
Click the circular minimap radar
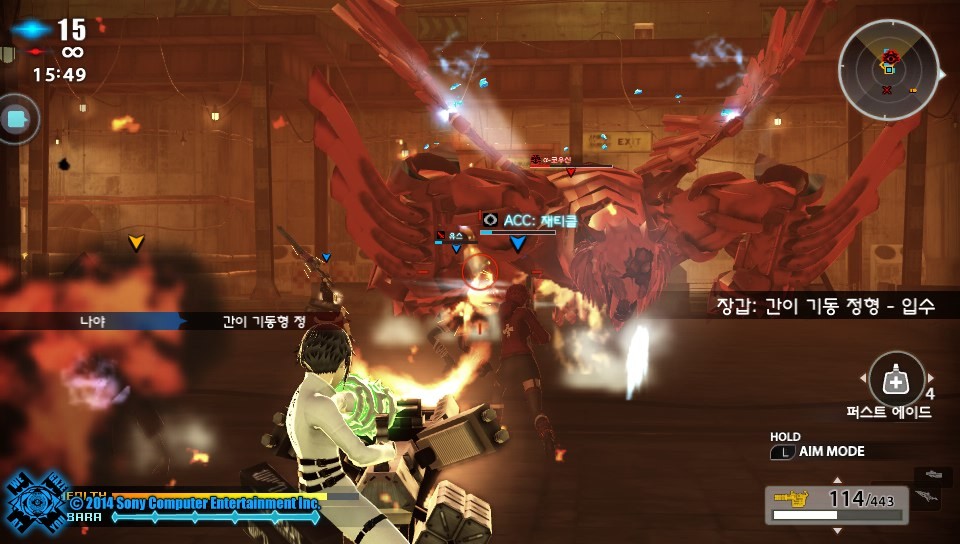click(888, 70)
